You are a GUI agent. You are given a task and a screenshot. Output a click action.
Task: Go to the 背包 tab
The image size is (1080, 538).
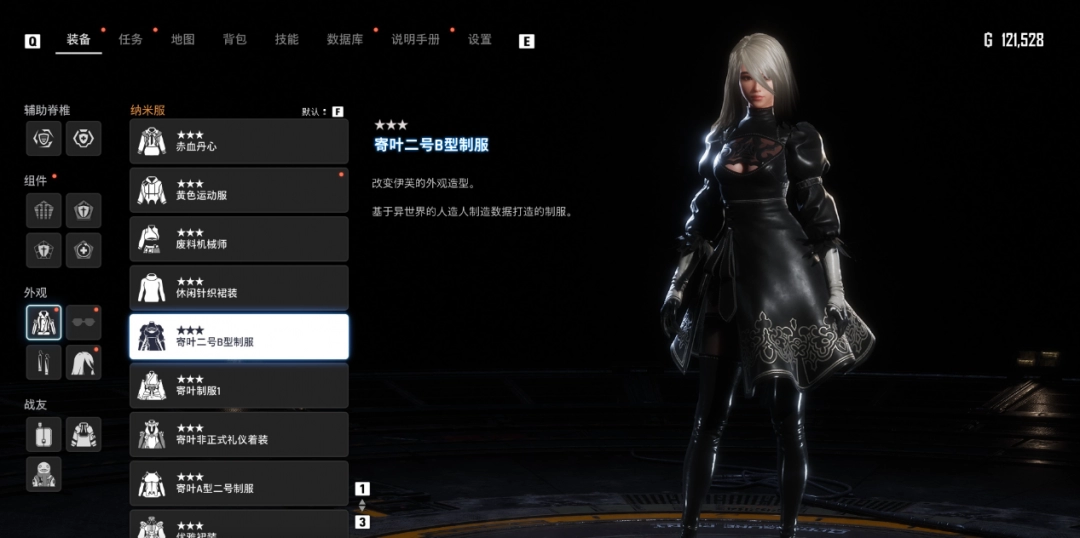point(235,40)
